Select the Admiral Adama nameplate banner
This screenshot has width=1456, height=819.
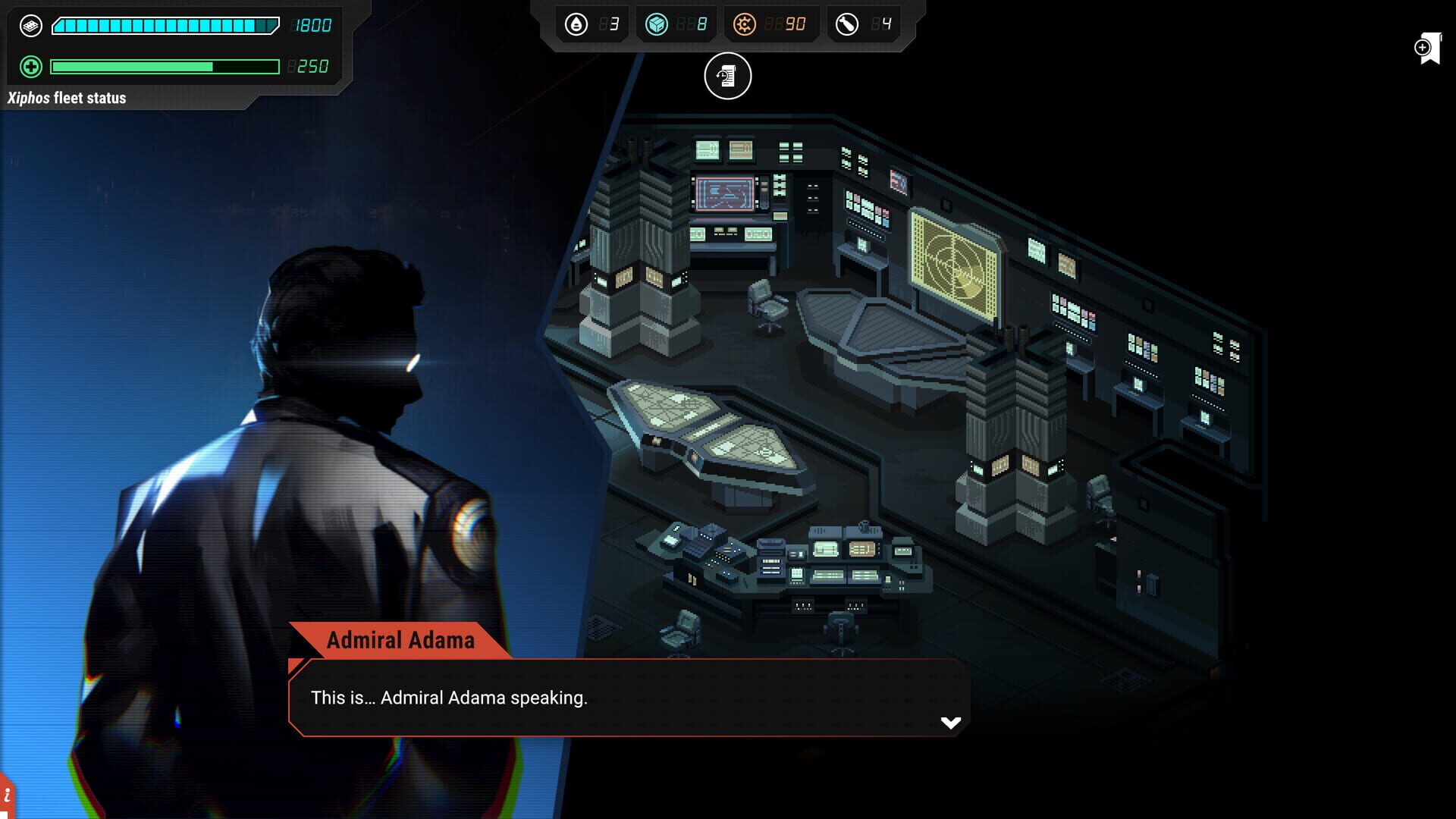[400, 641]
